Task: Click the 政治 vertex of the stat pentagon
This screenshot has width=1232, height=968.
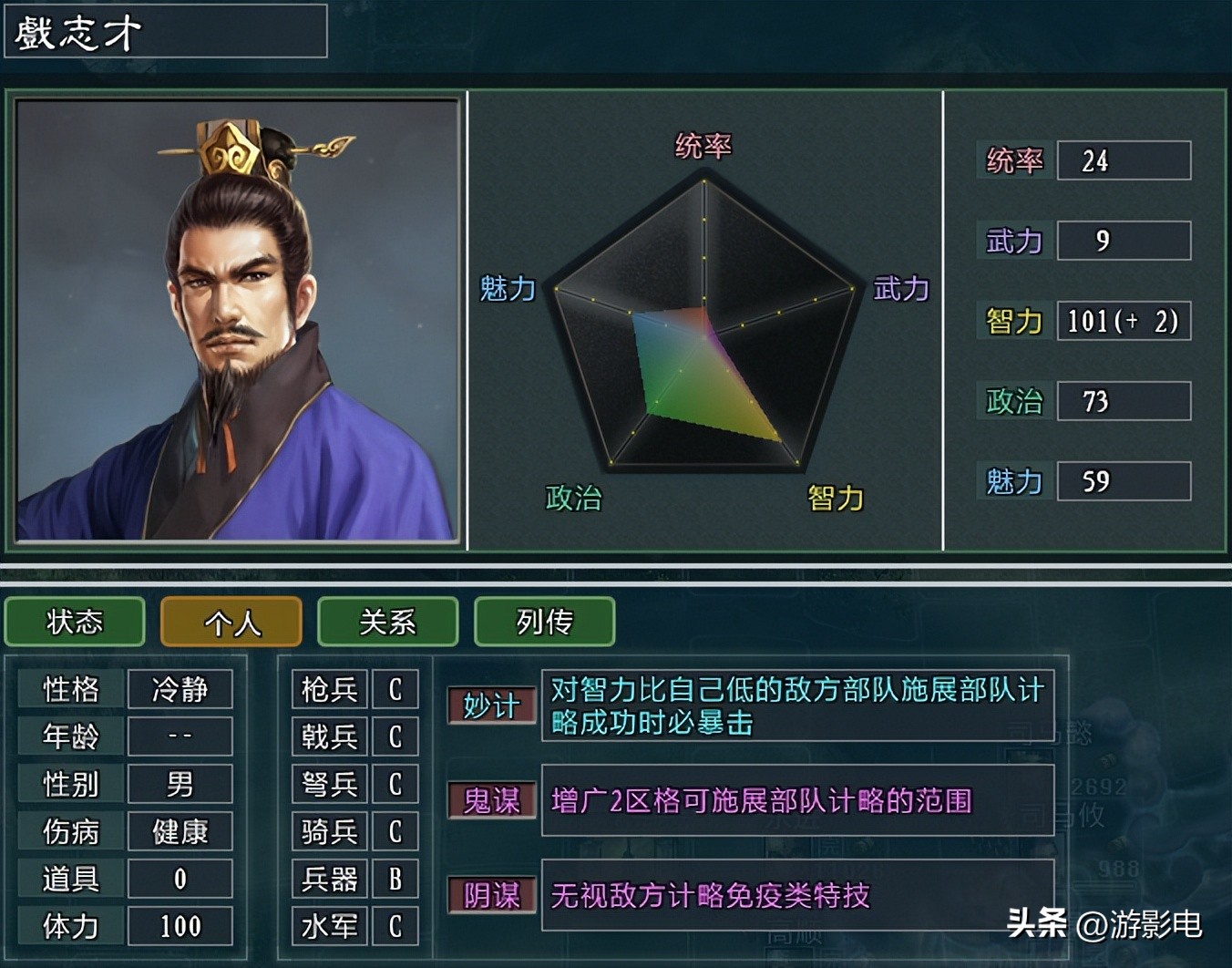Action: [572, 498]
